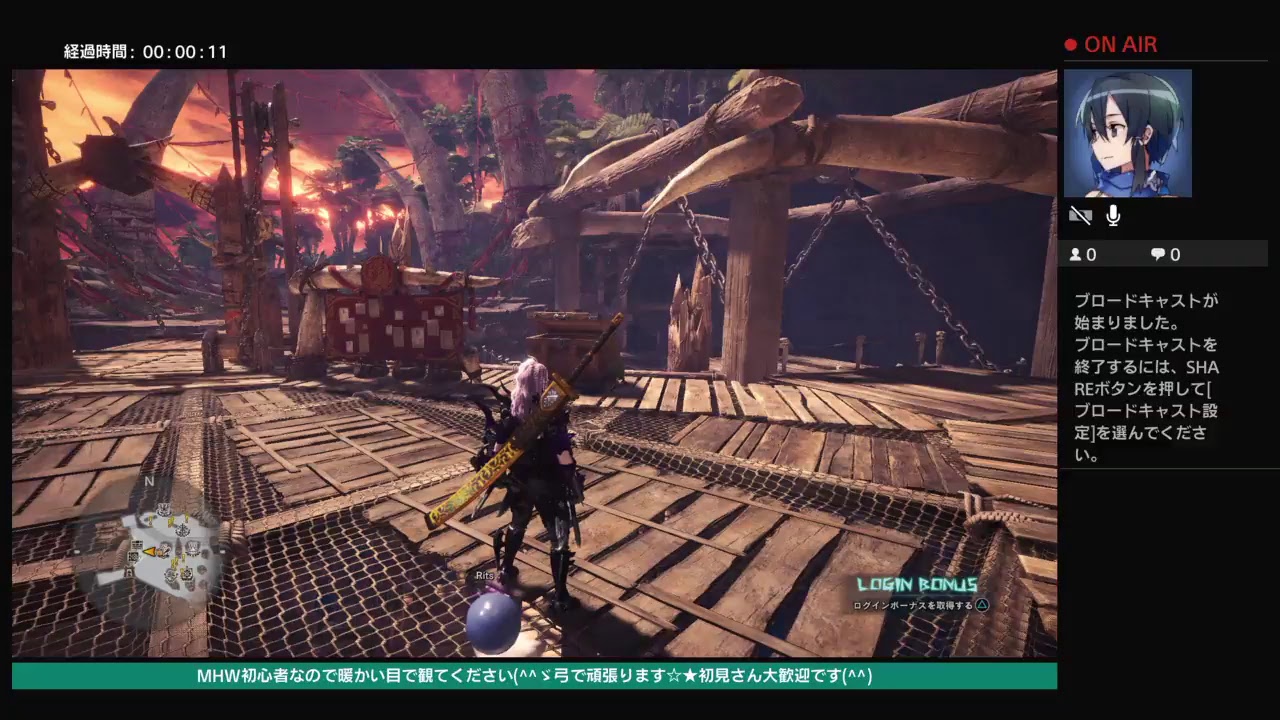The width and height of the screenshot is (1280, 720).
Task: Click the viewer count person icon
Action: point(1075,254)
